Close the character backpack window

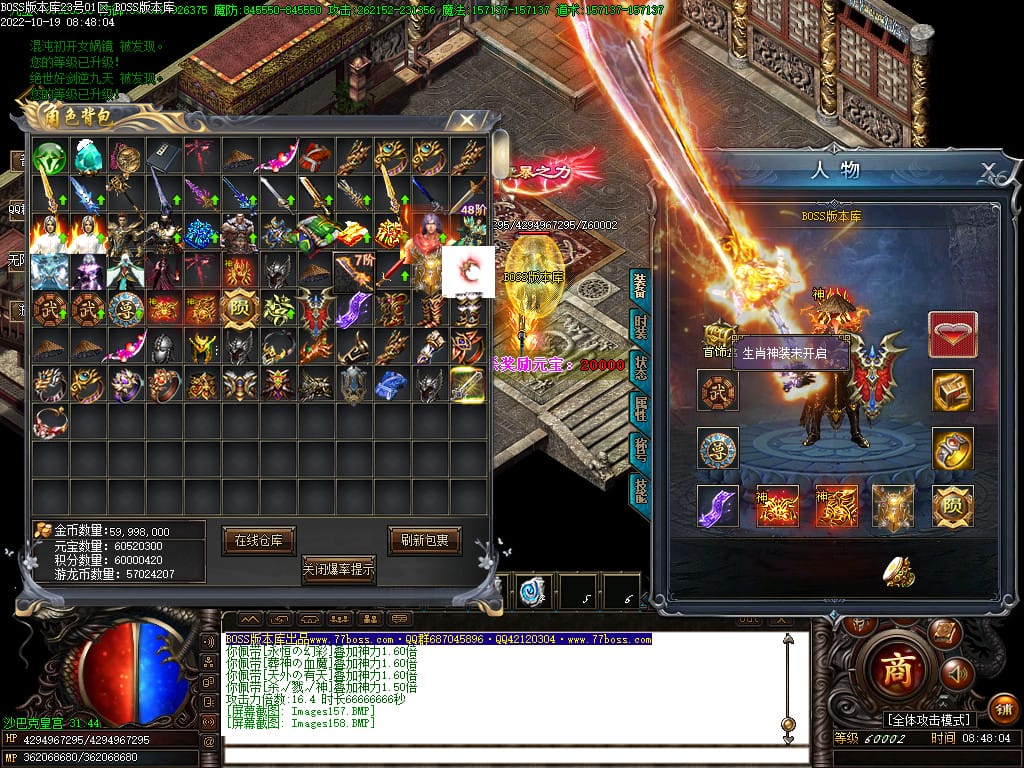coord(466,120)
